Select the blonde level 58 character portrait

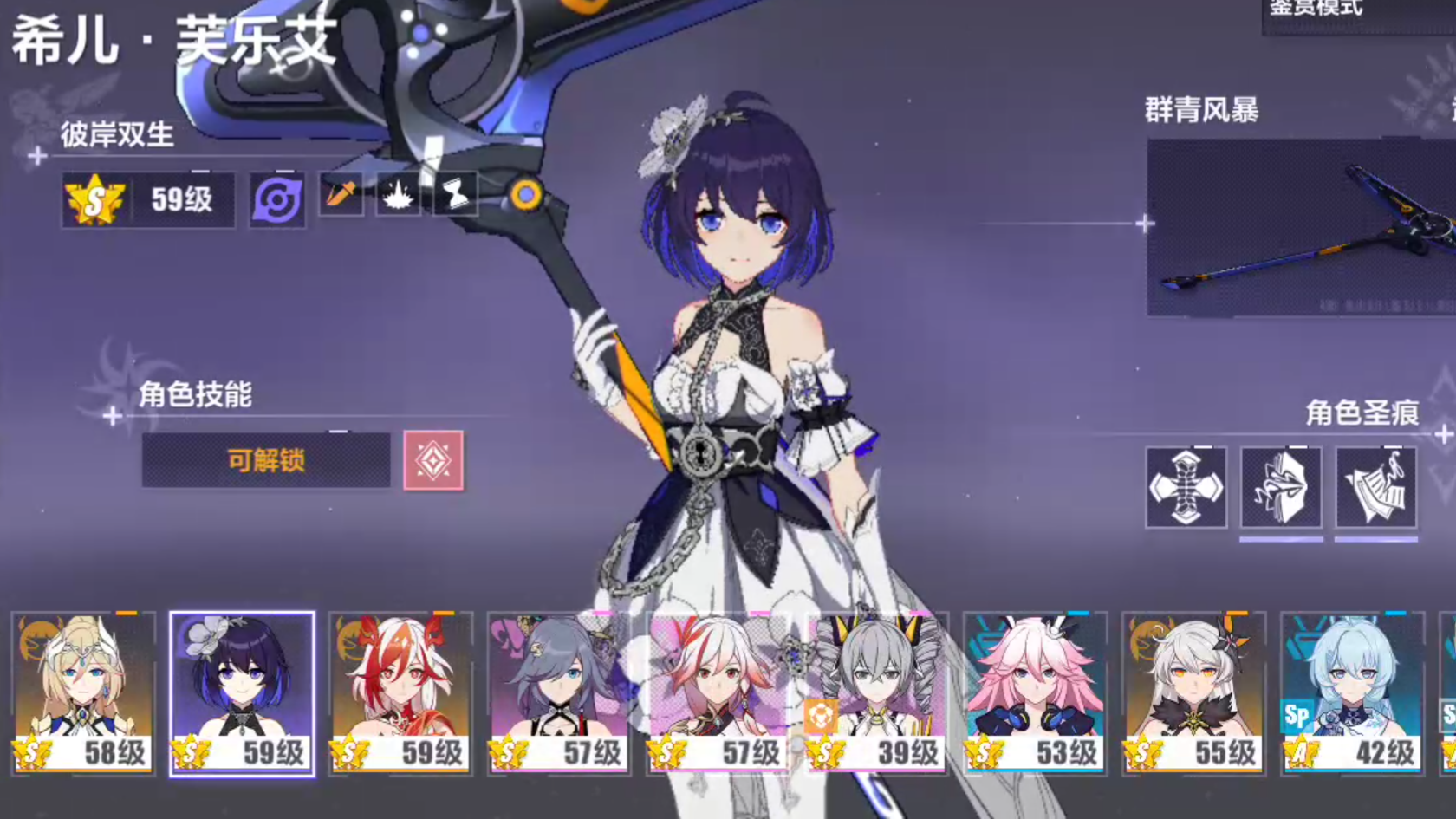(x=83, y=693)
